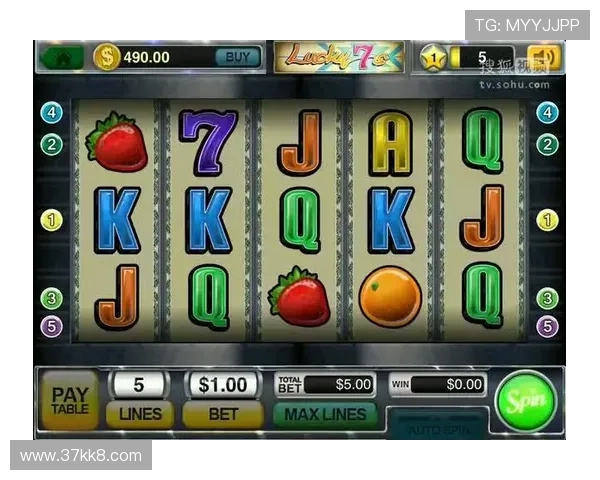The width and height of the screenshot is (600, 480).
Task: Toggle sound with the speaker icon
Action: tap(546, 57)
